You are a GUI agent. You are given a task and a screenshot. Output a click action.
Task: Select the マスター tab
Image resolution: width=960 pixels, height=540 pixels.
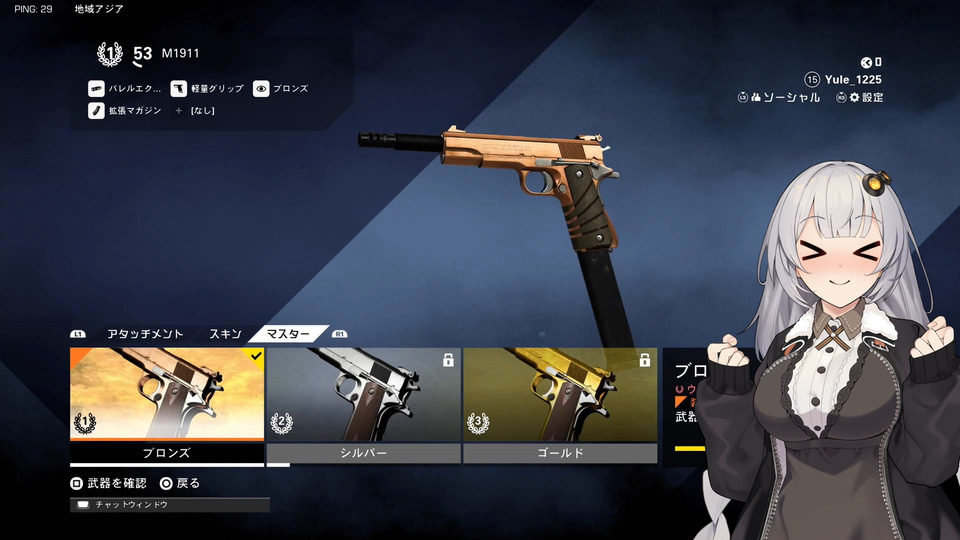pyautogui.click(x=288, y=334)
